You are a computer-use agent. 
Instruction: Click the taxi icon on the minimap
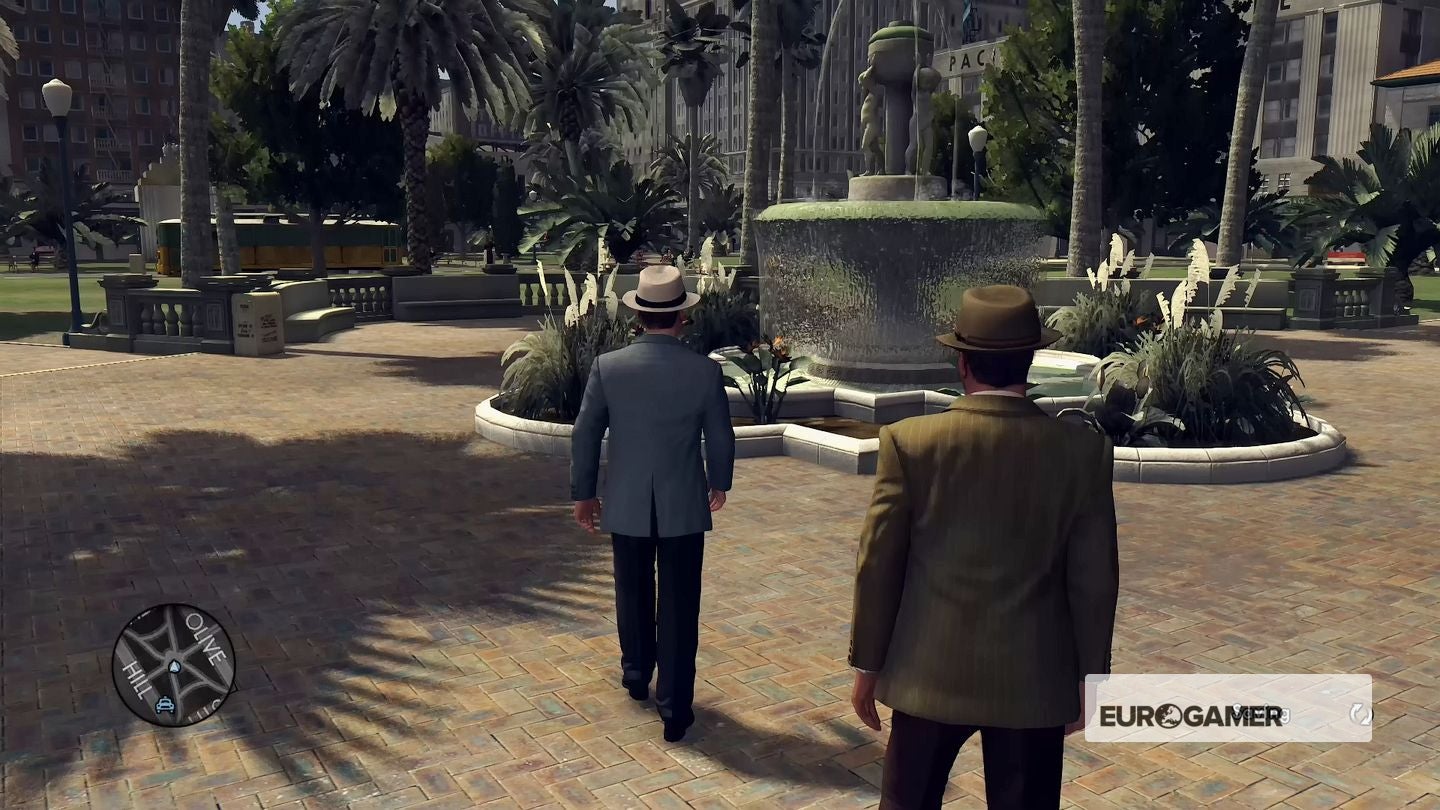pyautogui.click(x=166, y=704)
